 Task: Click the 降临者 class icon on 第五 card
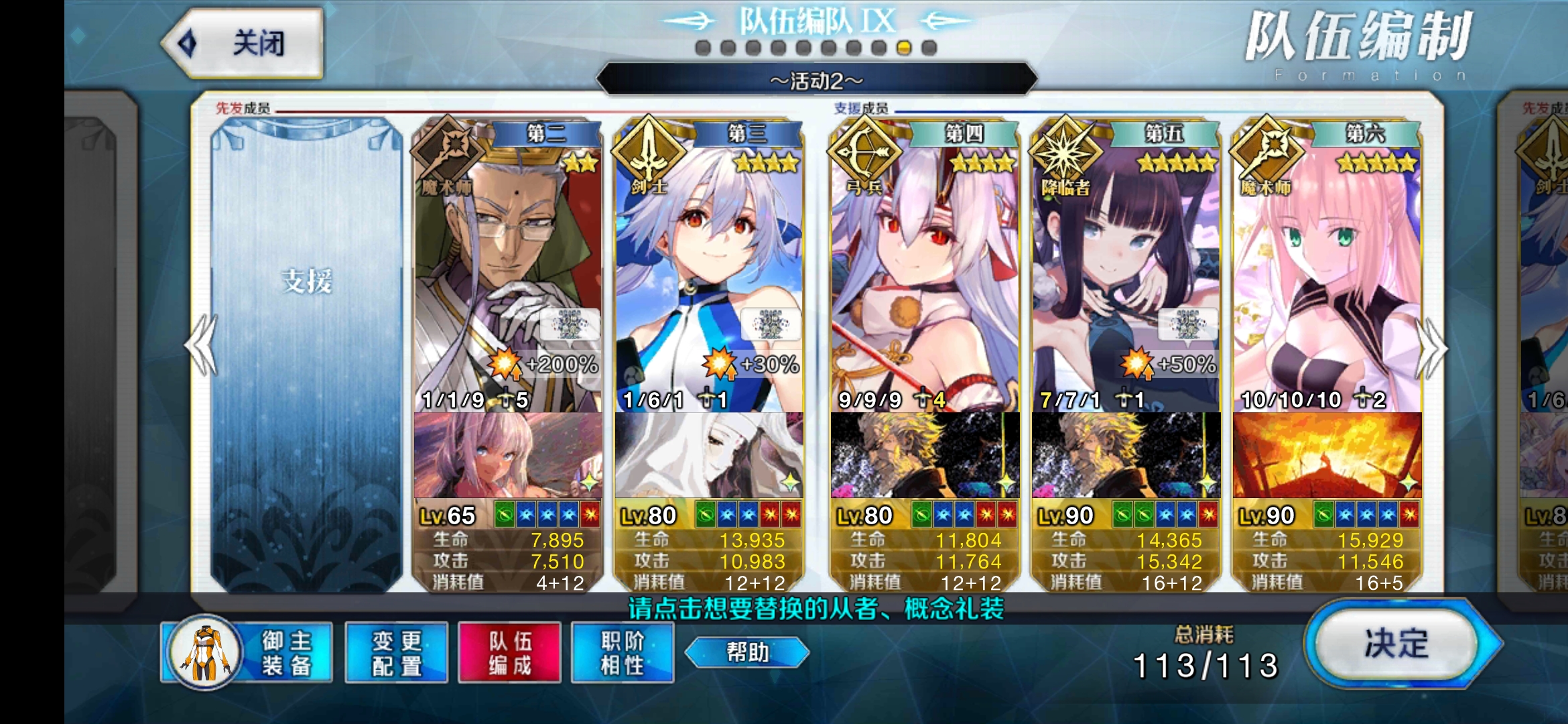[x=1065, y=153]
